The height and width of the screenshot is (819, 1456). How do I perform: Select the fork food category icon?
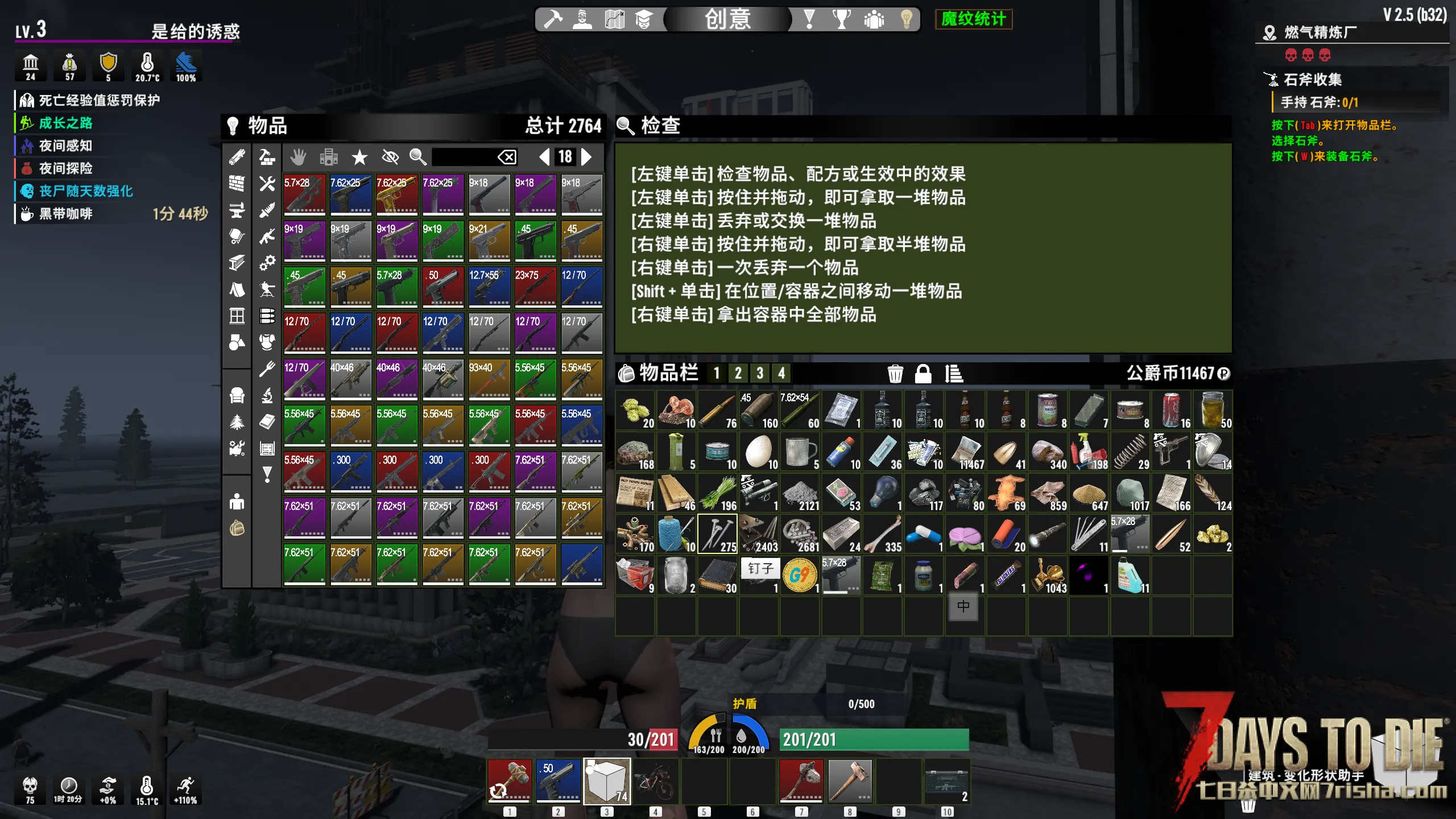click(267, 369)
